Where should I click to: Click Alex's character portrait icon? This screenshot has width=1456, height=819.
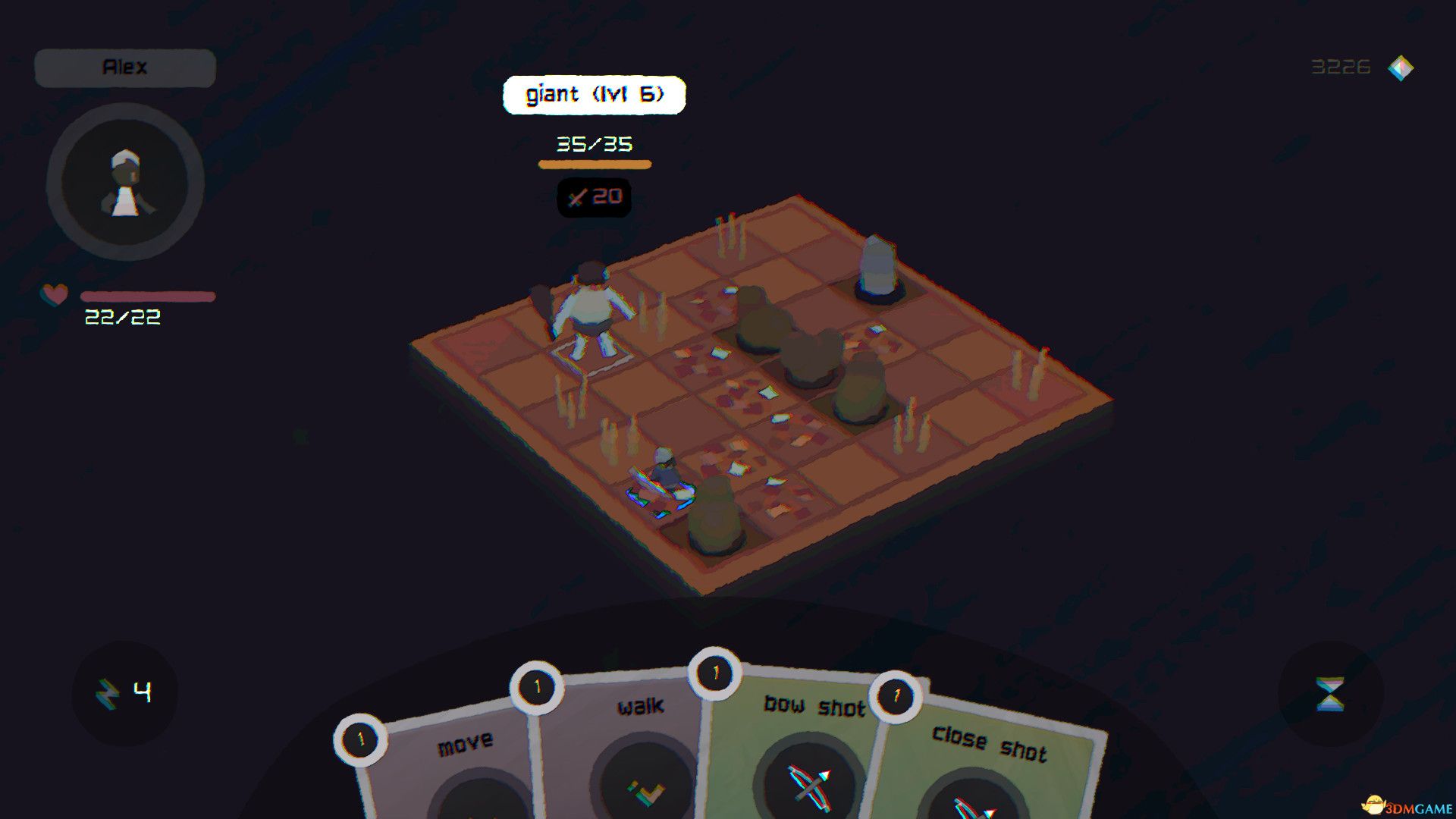pyautogui.click(x=126, y=180)
